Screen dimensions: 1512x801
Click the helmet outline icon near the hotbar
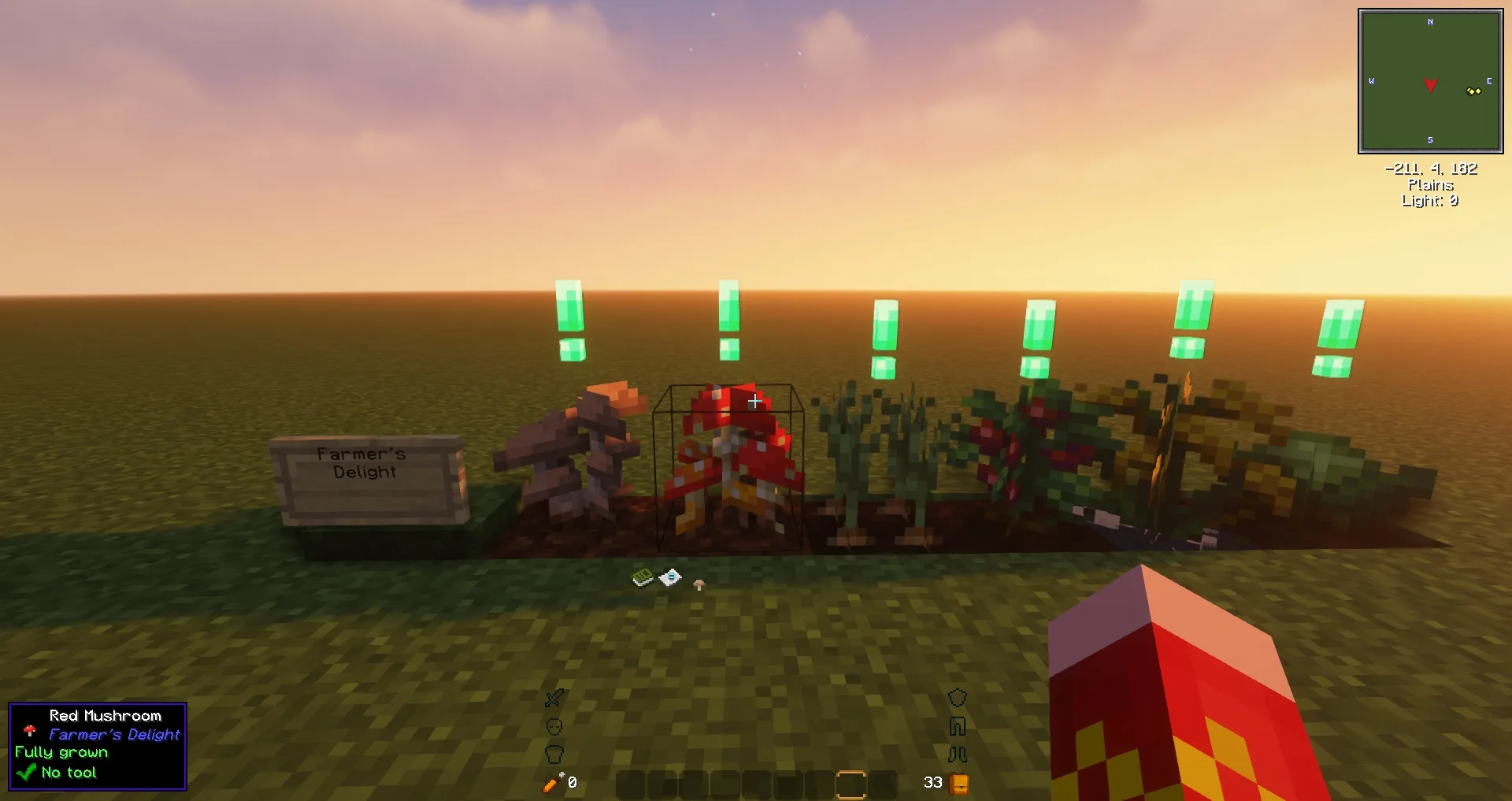(958, 697)
